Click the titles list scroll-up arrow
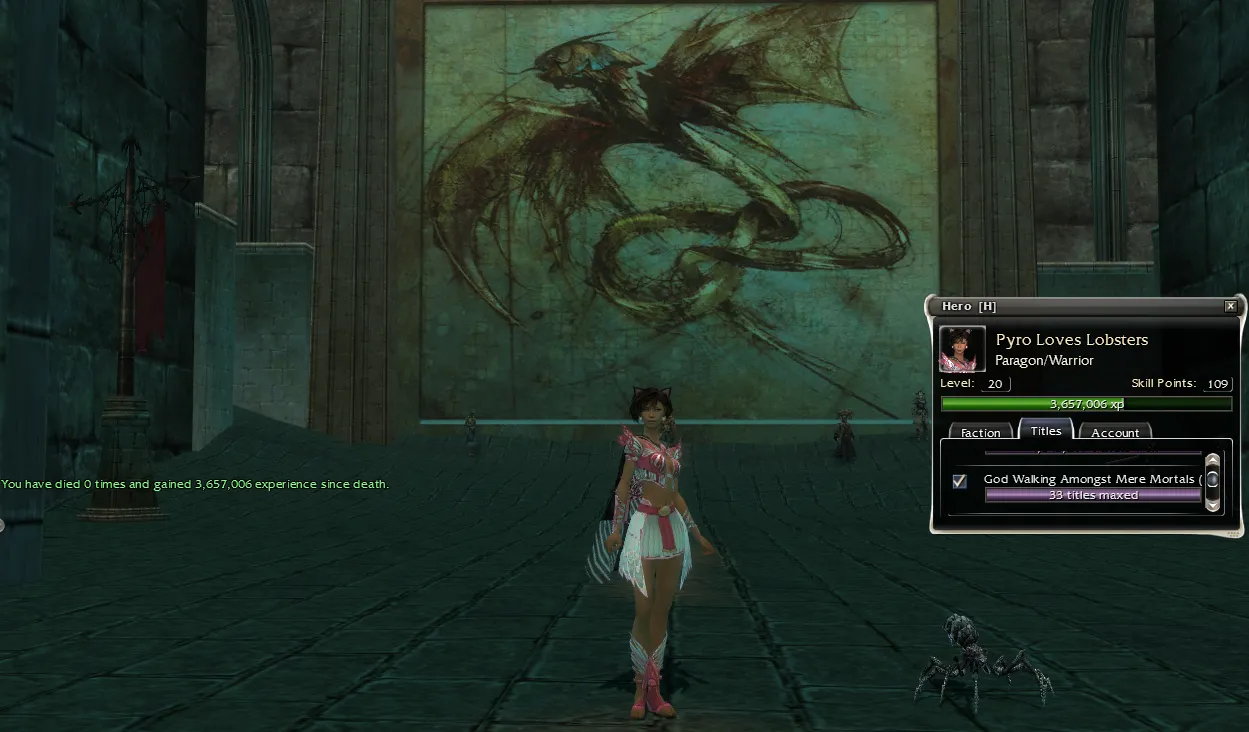This screenshot has width=1249, height=732. (1213, 462)
